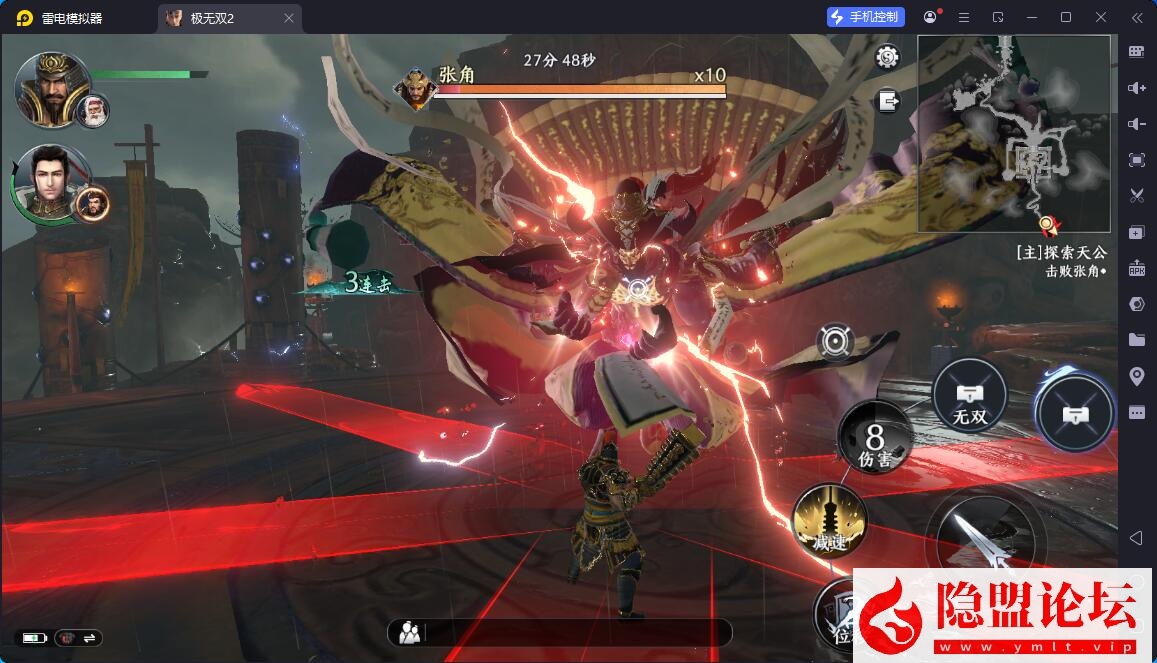Activate the glowing blue-ringed skill button
This screenshot has height=663, width=1157.
(1074, 412)
